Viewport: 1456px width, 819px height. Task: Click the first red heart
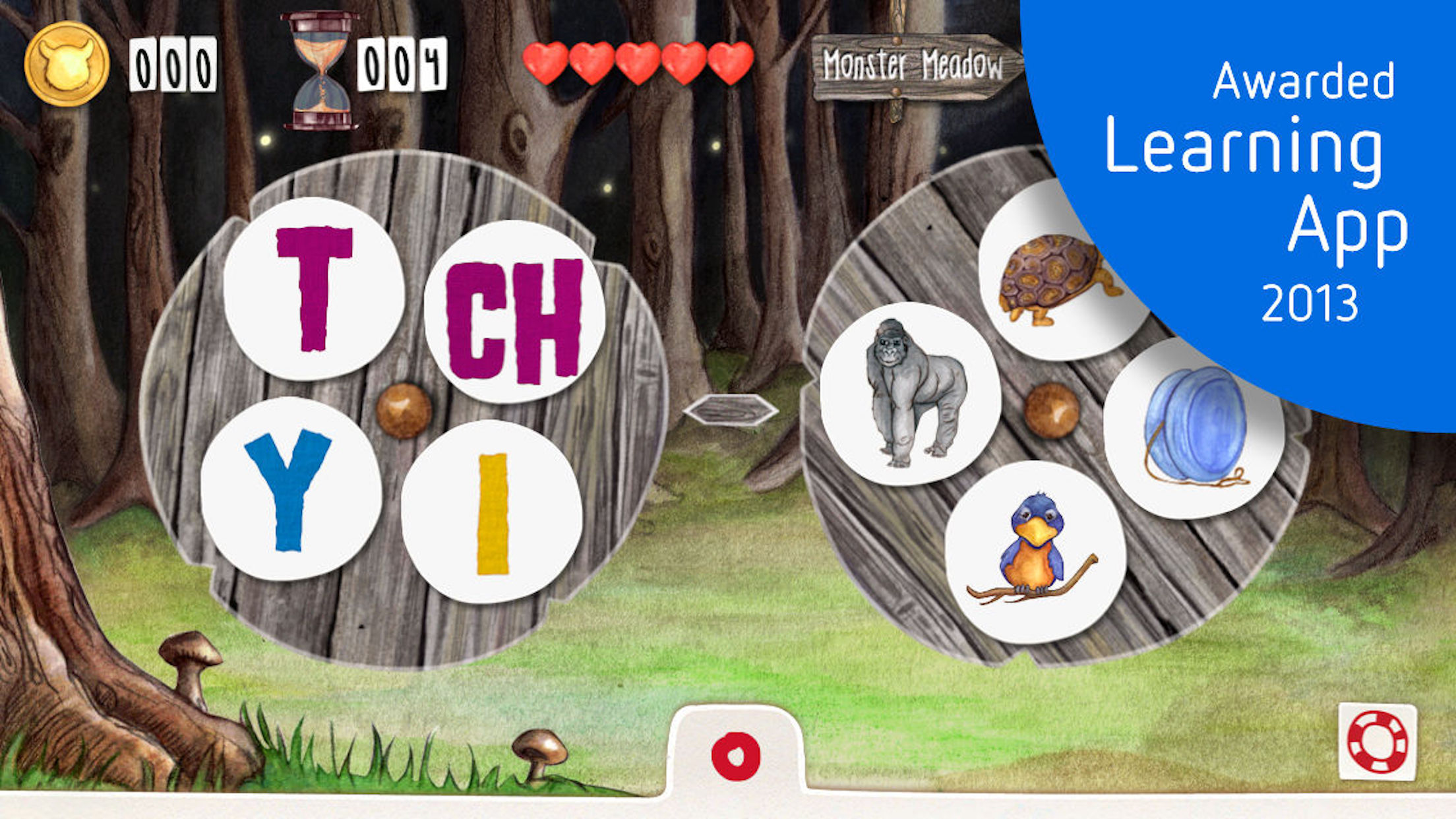click(547, 63)
